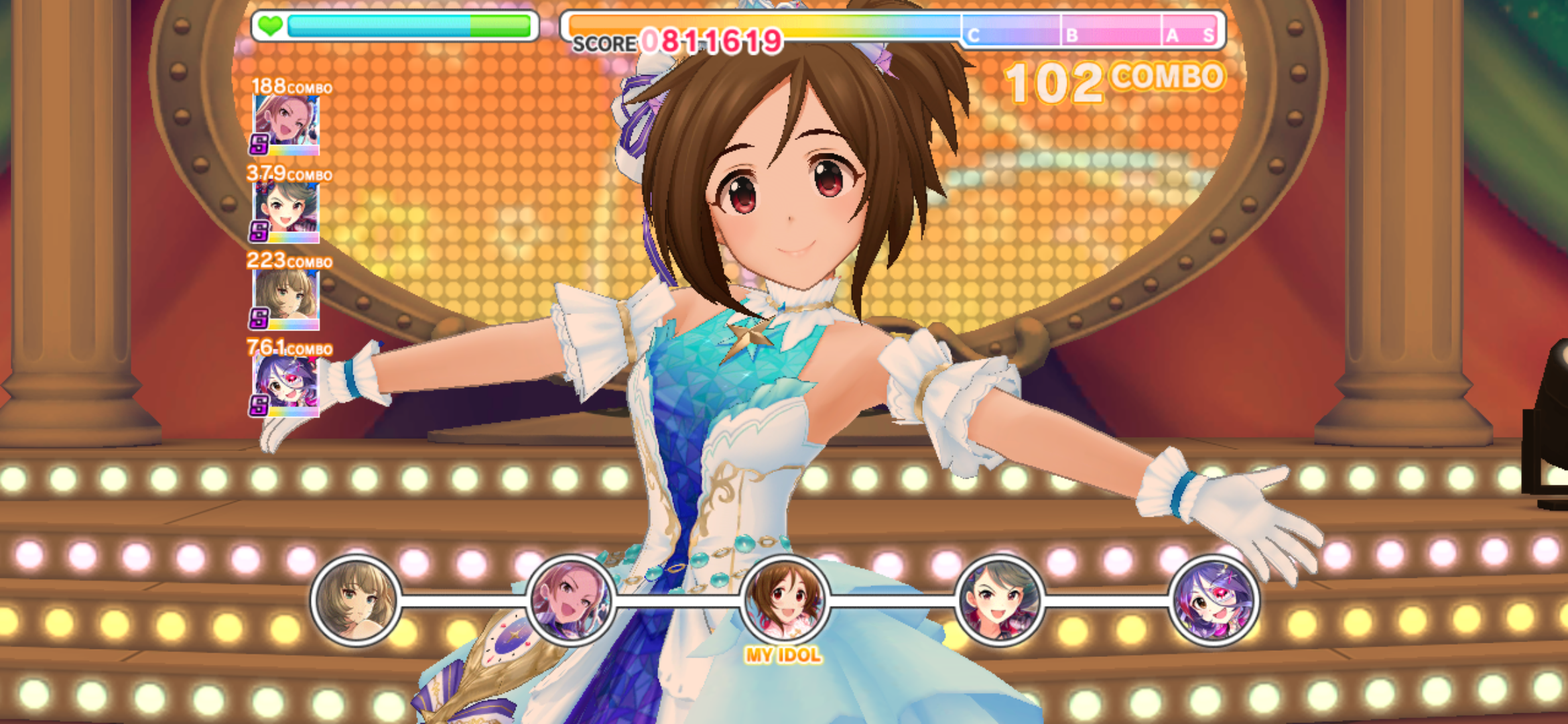Tap the center MY IDOL note circle

(x=784, y=600)
